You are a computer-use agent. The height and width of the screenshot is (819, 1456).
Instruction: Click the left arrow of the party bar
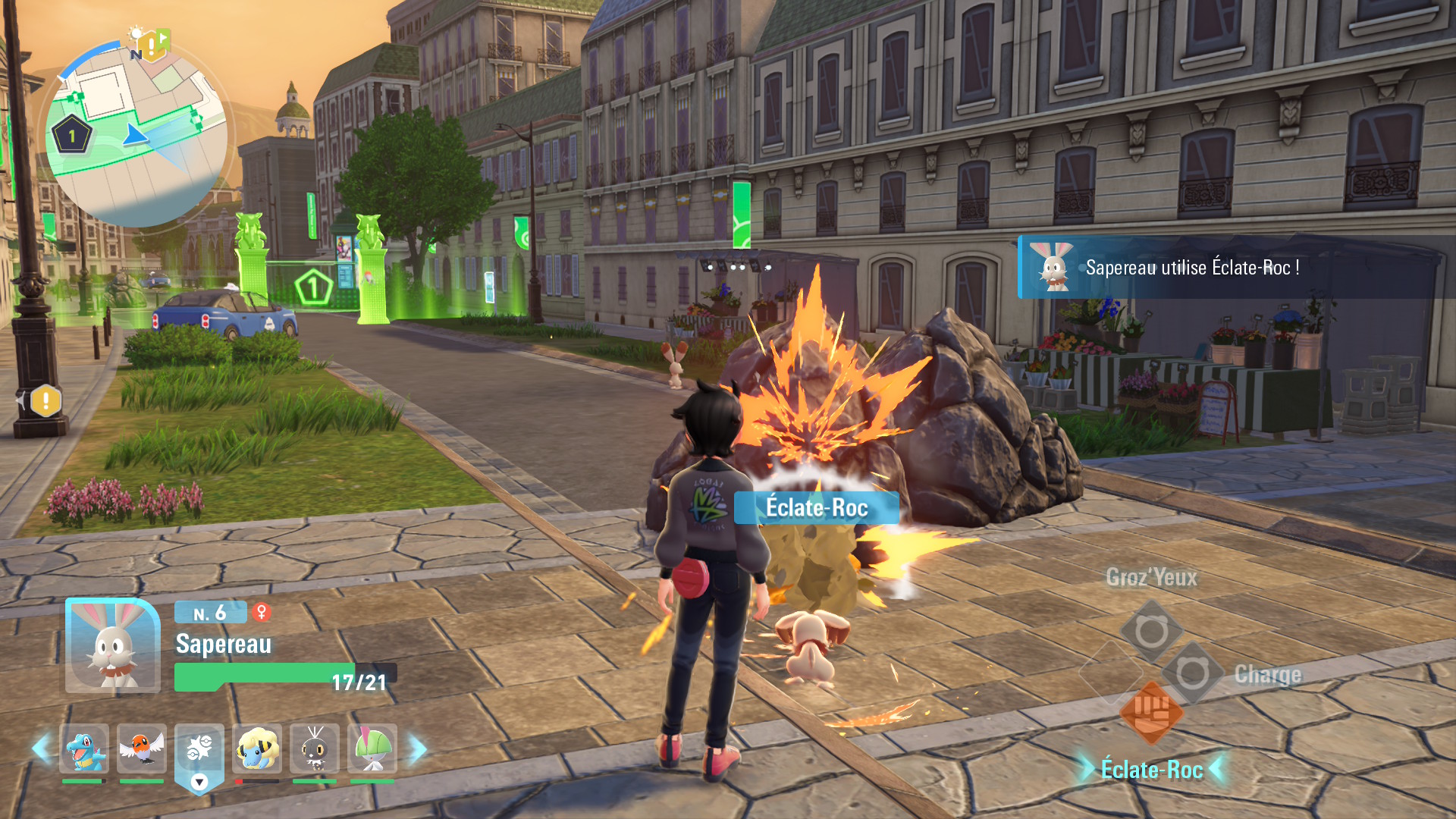[41, 749]
